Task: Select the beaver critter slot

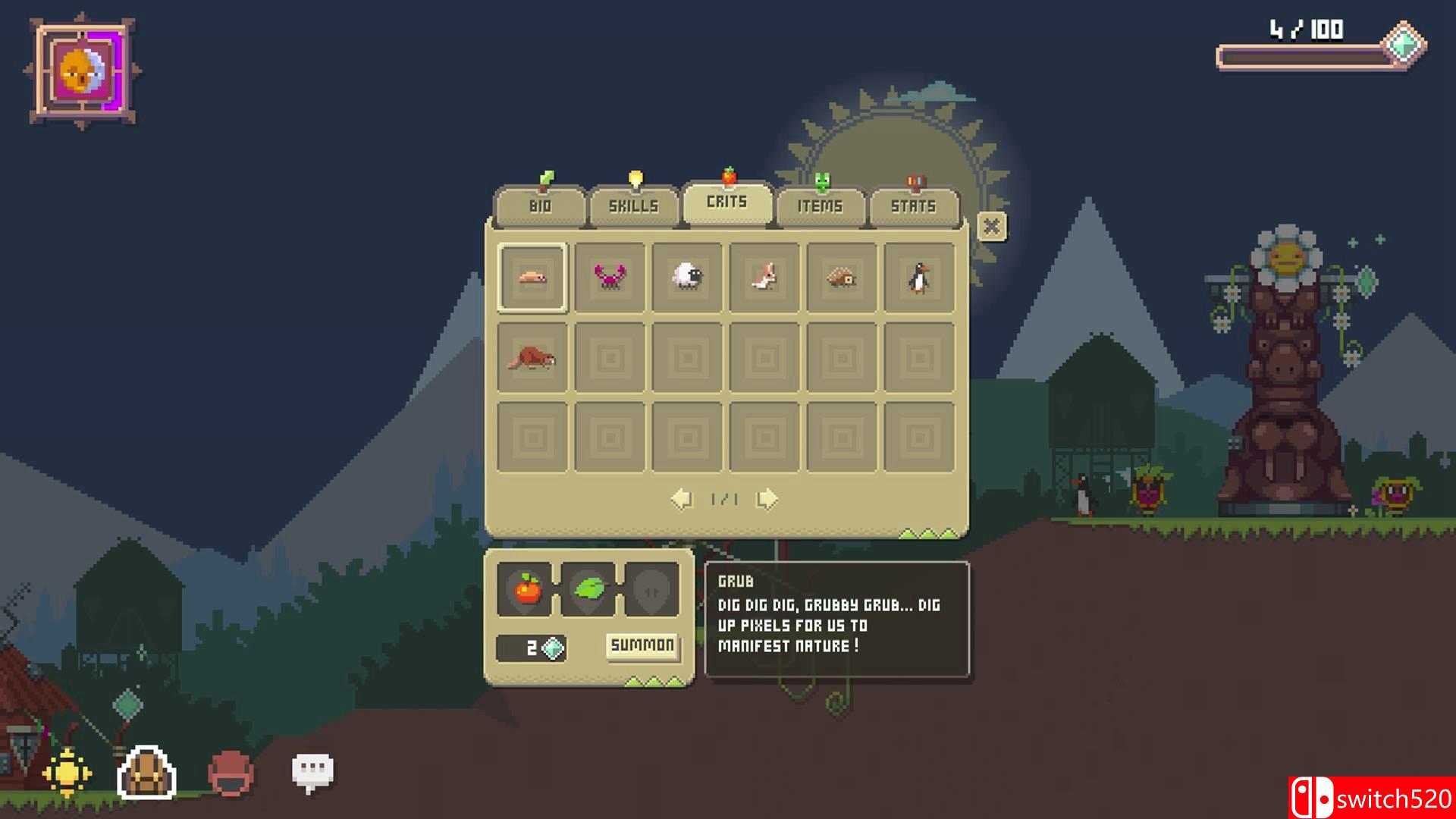Action: (x=532, y=358)
